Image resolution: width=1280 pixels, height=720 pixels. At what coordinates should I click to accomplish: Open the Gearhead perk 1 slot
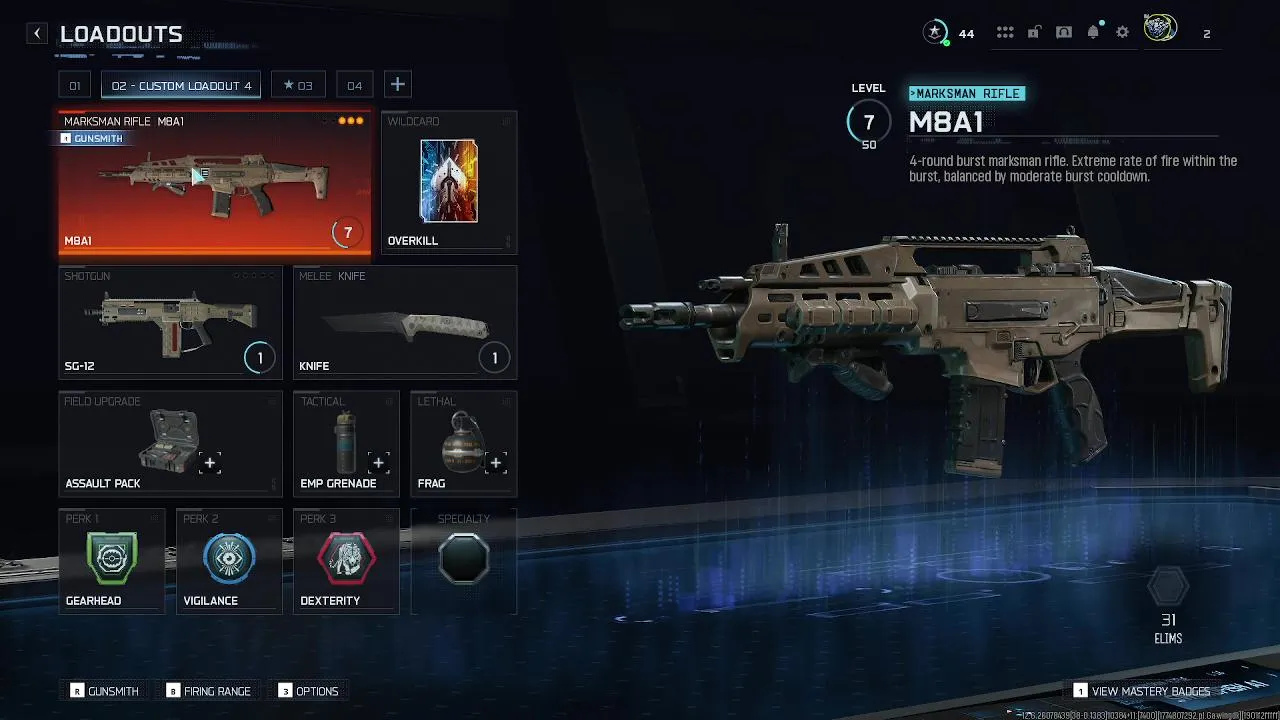pos(111,560)
